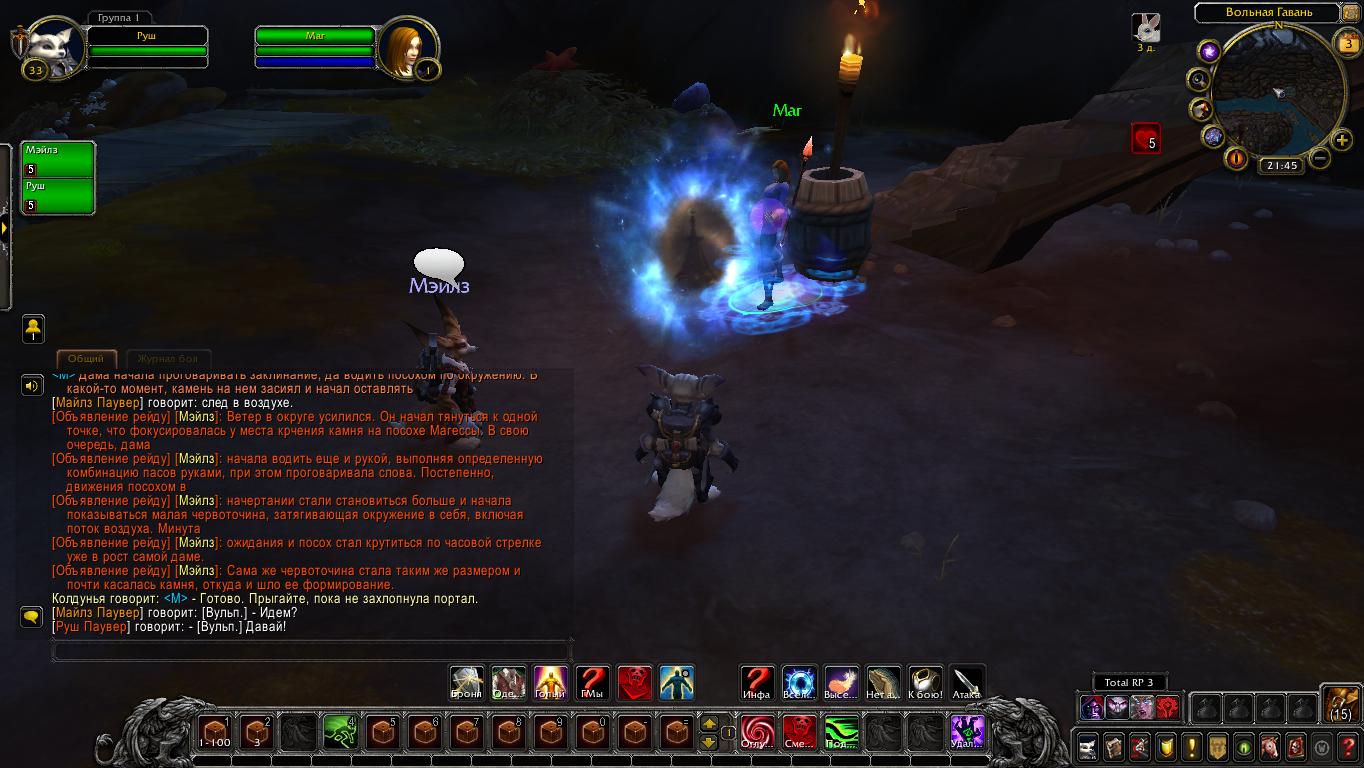
Task: Open the help red question mark menu
Action: (x=1347, y=746)
